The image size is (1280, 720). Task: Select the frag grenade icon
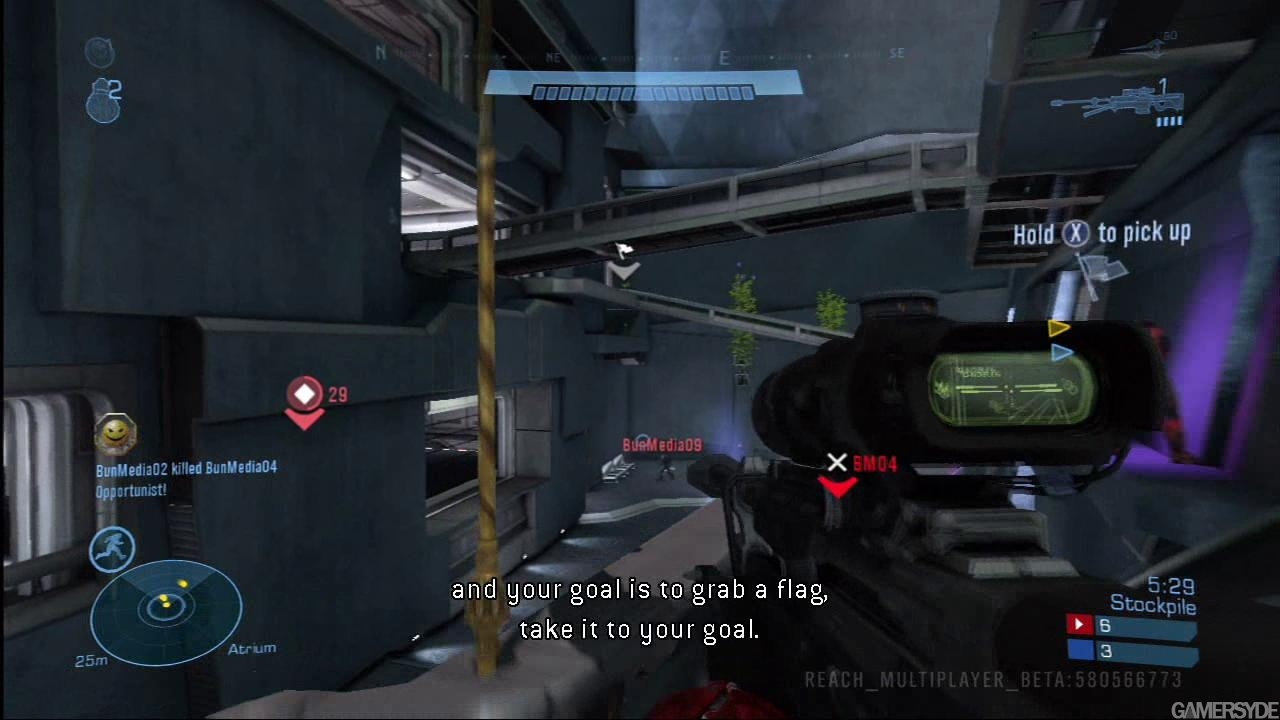[102, 100]
